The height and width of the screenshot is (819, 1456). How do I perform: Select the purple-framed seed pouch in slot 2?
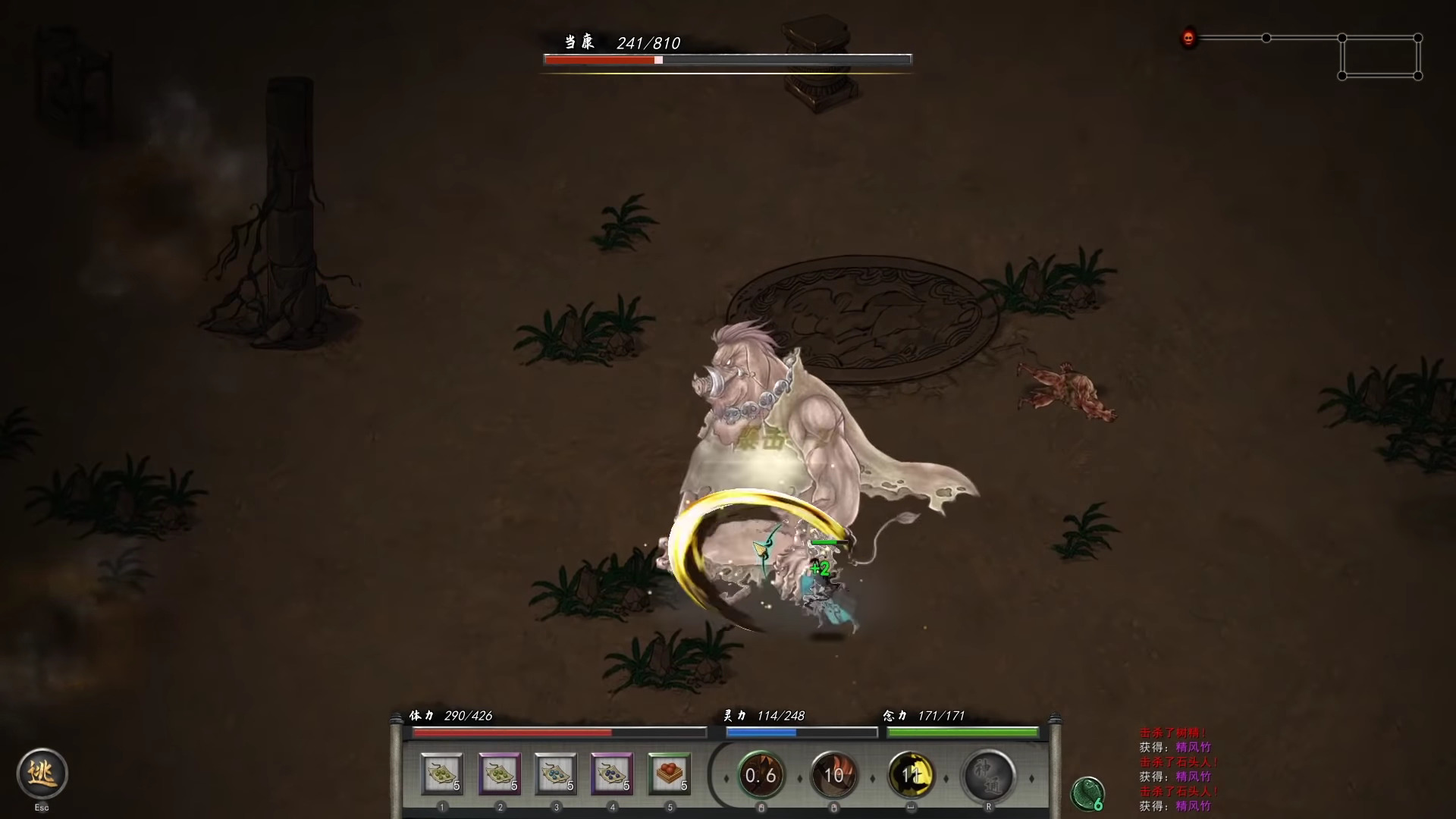pyautogui.click(x=499, y=773)
